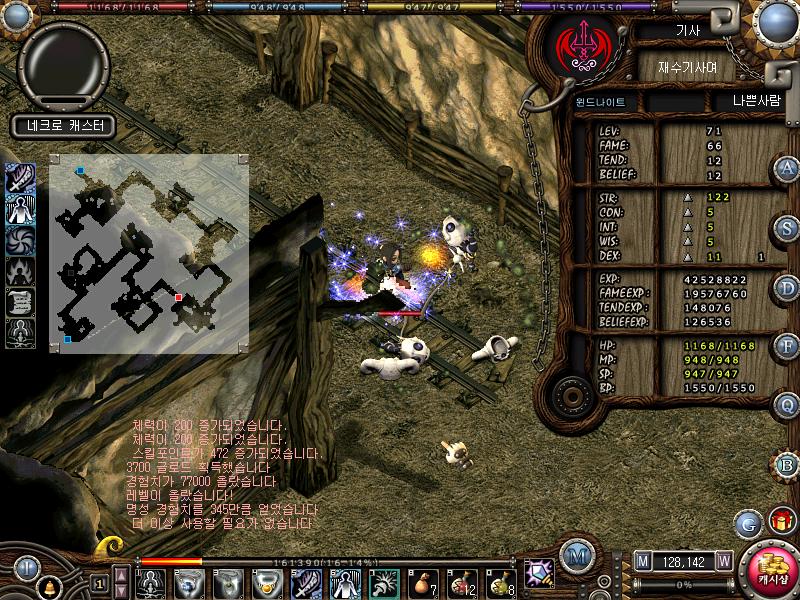Select the flaming figure skill icon
Image resolution: width=800 pixels, height=600 pixels.
tap(21, 271)
